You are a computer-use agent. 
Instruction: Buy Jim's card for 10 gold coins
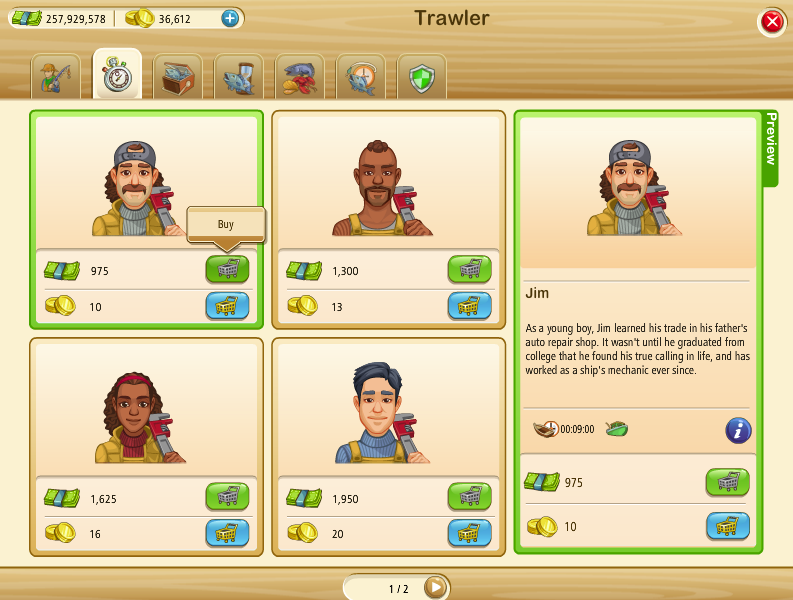pos(227,306)
